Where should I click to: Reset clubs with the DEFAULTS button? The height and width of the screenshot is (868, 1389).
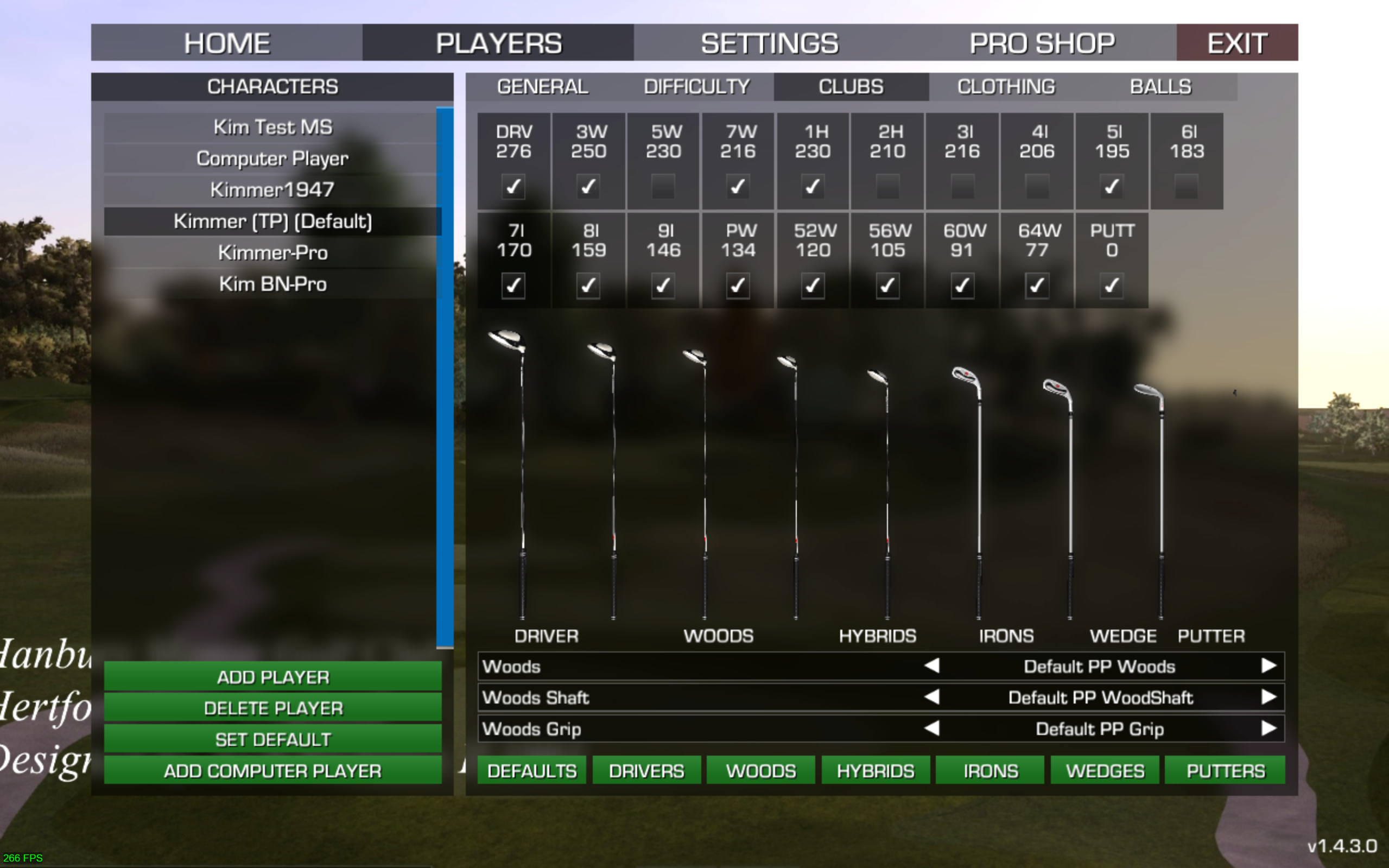531,771
